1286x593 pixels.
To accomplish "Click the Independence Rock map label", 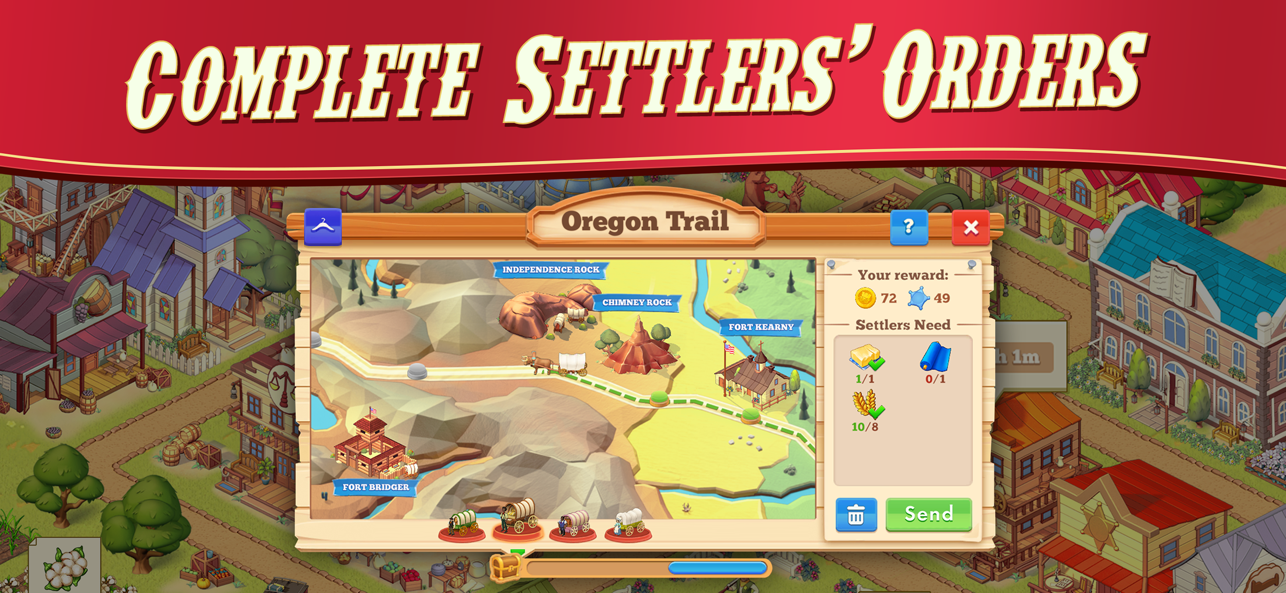I will 551,270.
